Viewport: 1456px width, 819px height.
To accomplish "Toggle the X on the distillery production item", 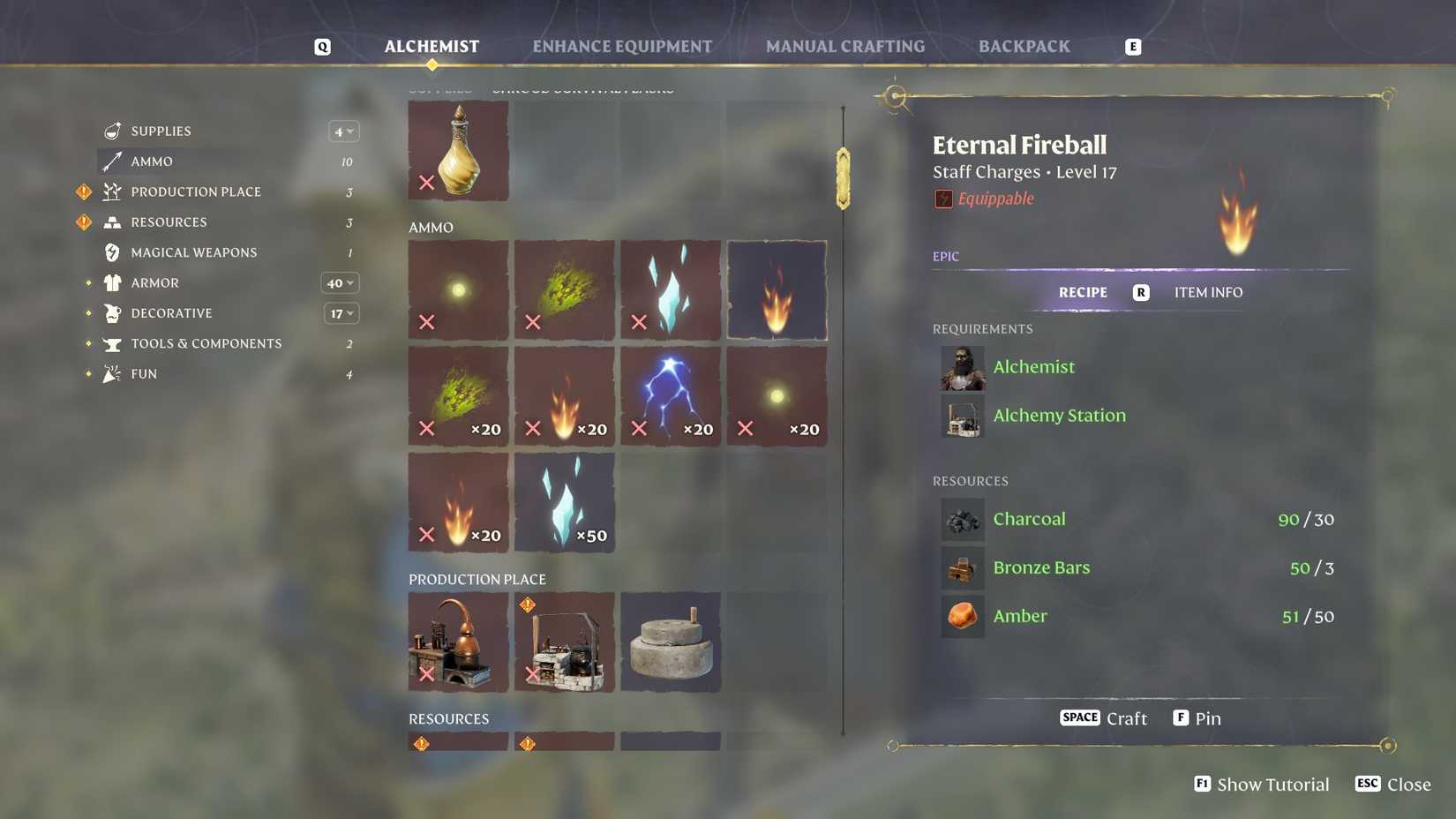I will [x=427, y=675].
